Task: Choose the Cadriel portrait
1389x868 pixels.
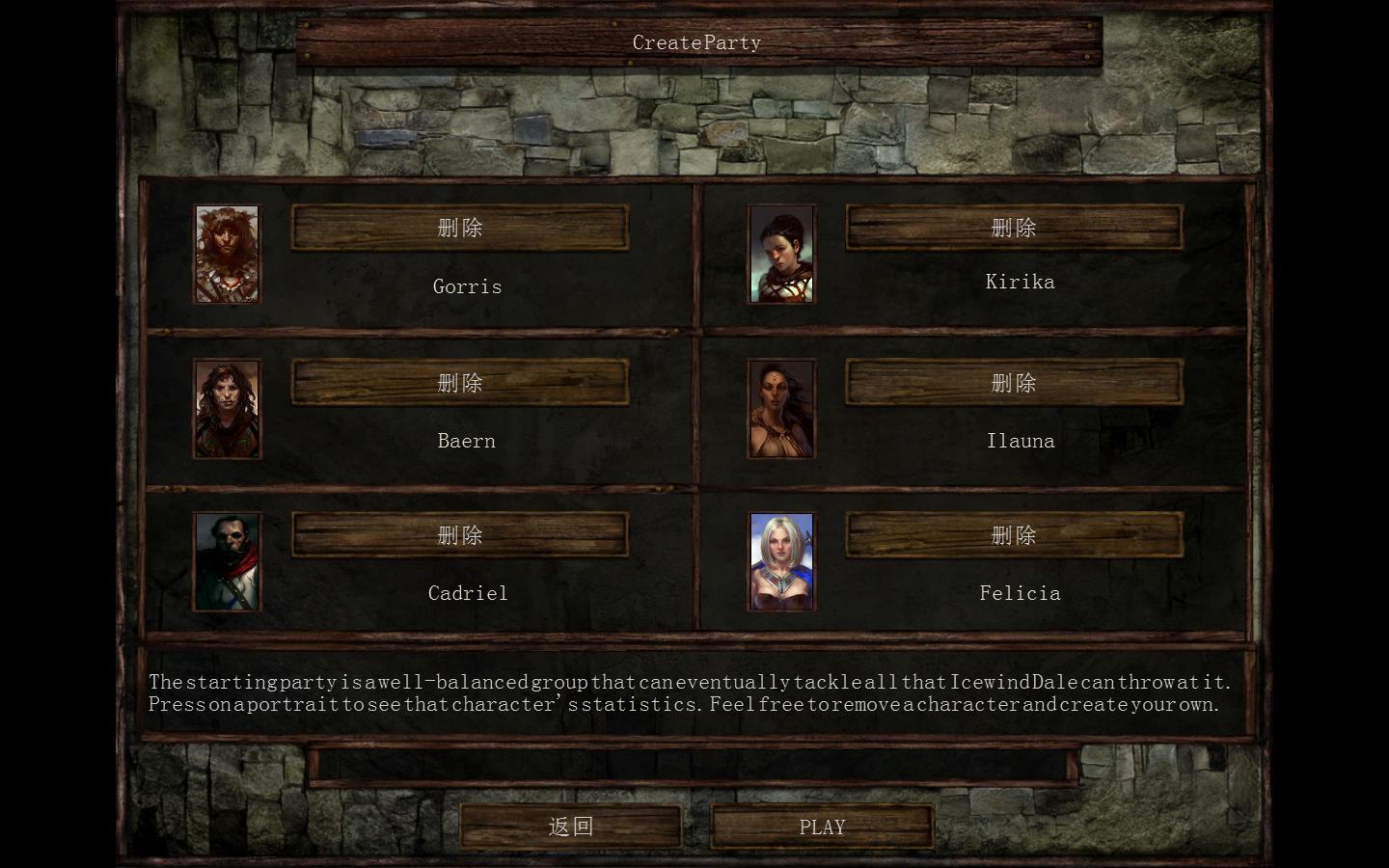Action: pos(228,562)
